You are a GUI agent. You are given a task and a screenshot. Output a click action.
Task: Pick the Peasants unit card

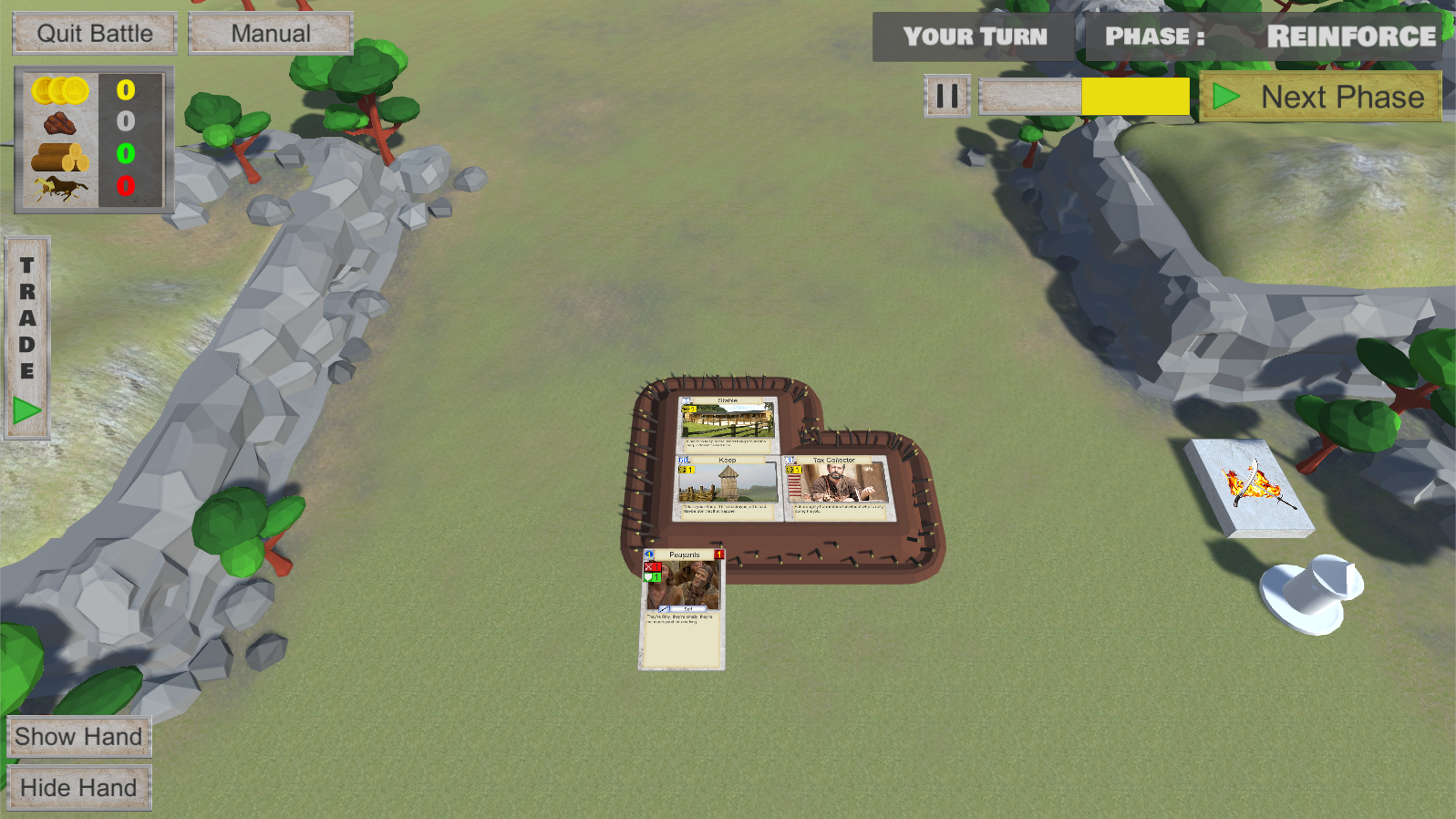pos(683,608)
